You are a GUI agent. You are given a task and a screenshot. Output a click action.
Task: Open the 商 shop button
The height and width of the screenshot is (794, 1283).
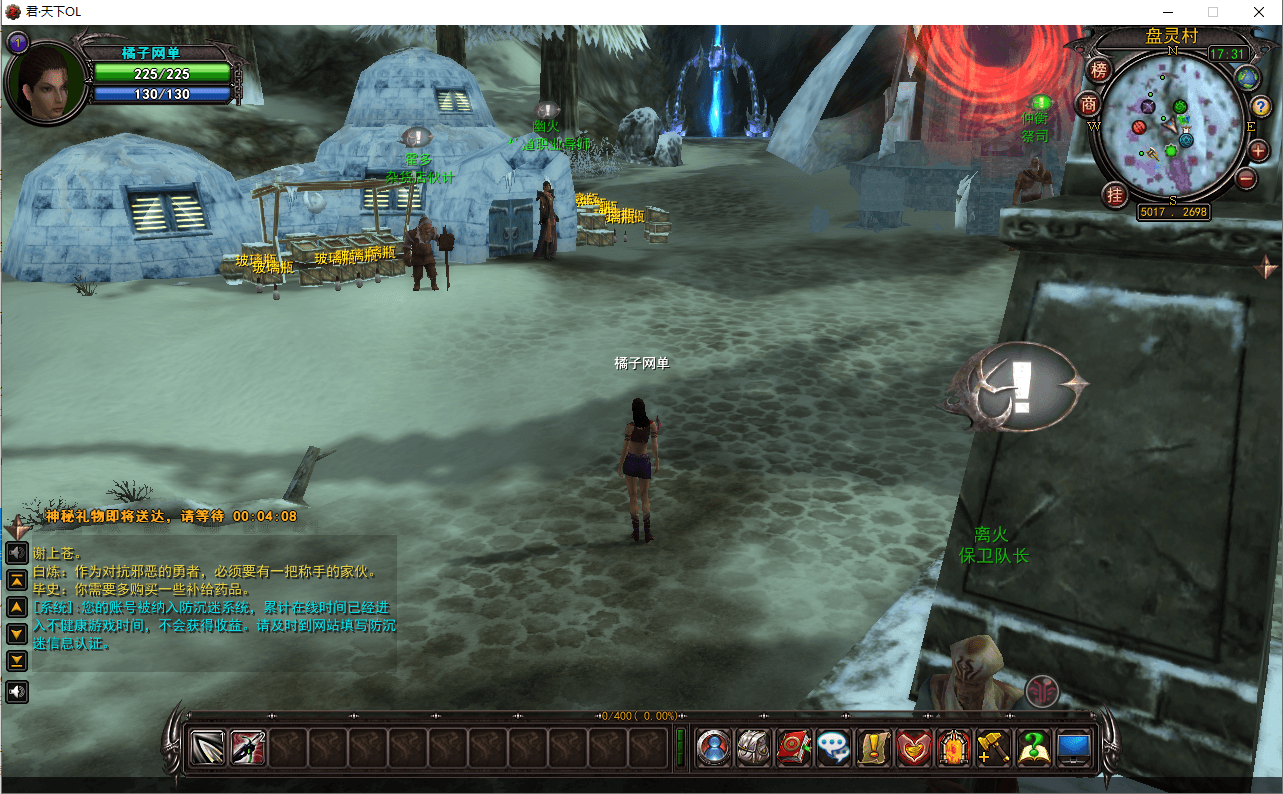(1088, 104)
